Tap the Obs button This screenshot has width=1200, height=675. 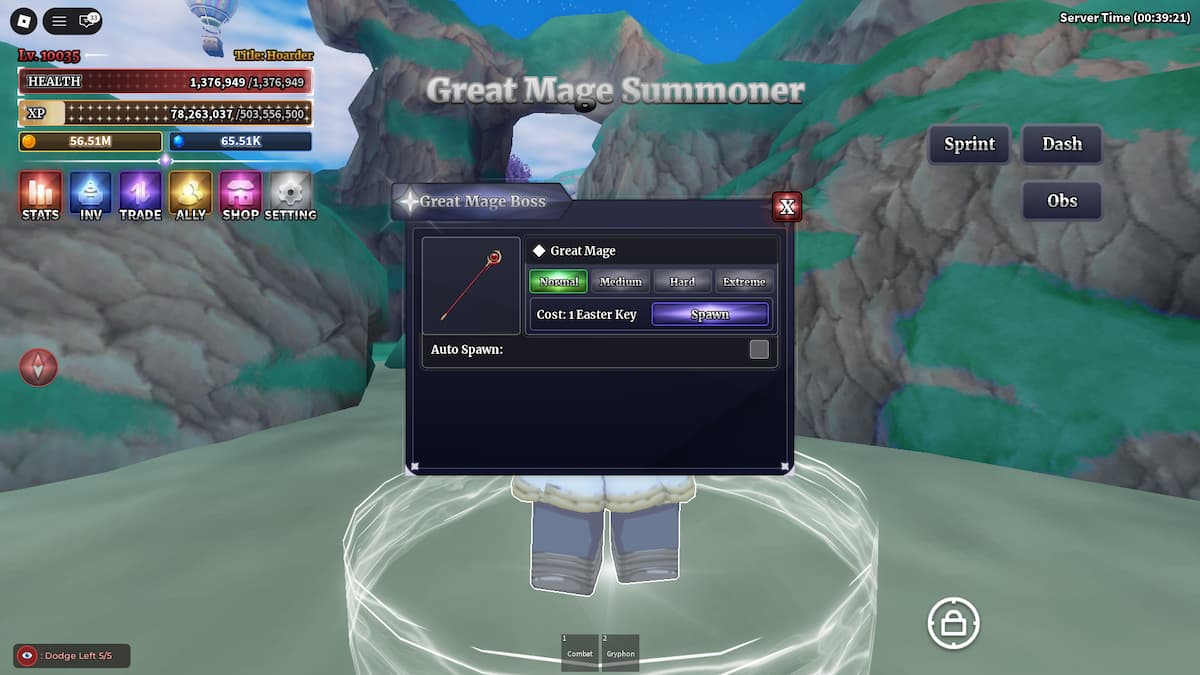(x=1062, y=201)
